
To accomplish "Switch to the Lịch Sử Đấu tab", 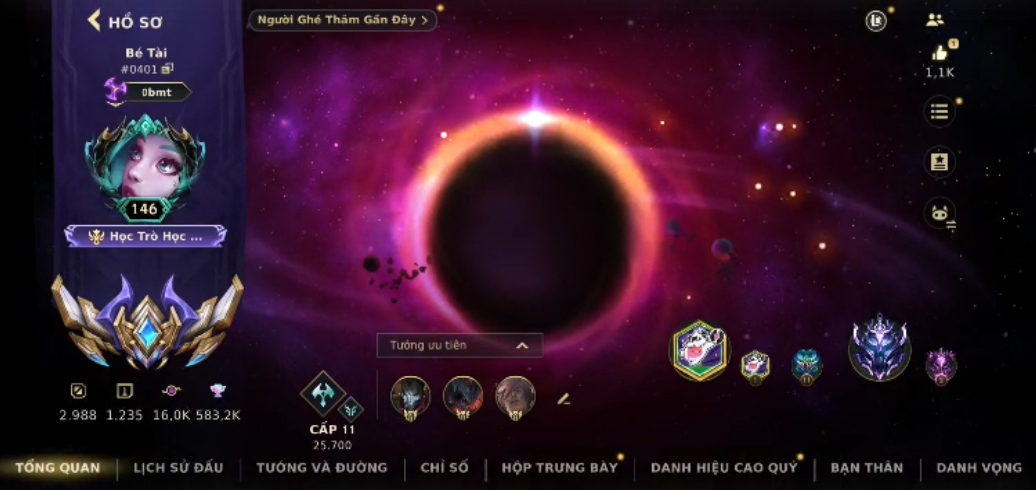I will pyautogui.click(x=178, y=468).
